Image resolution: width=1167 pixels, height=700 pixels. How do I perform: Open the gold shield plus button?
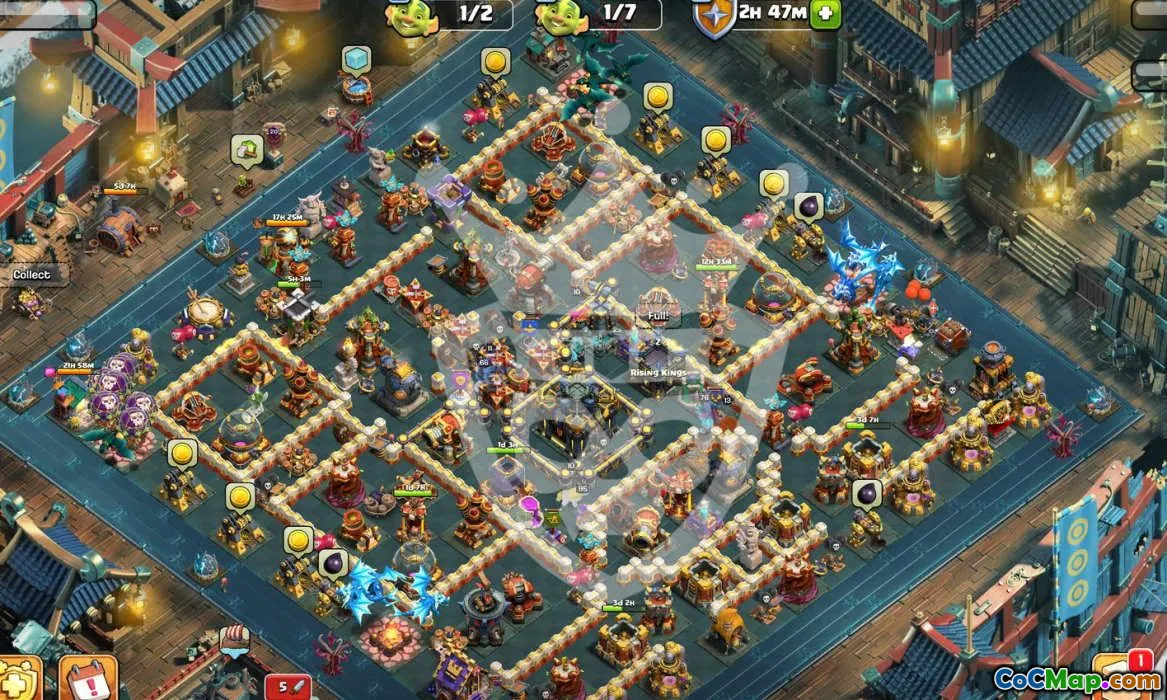pos(20,679)
